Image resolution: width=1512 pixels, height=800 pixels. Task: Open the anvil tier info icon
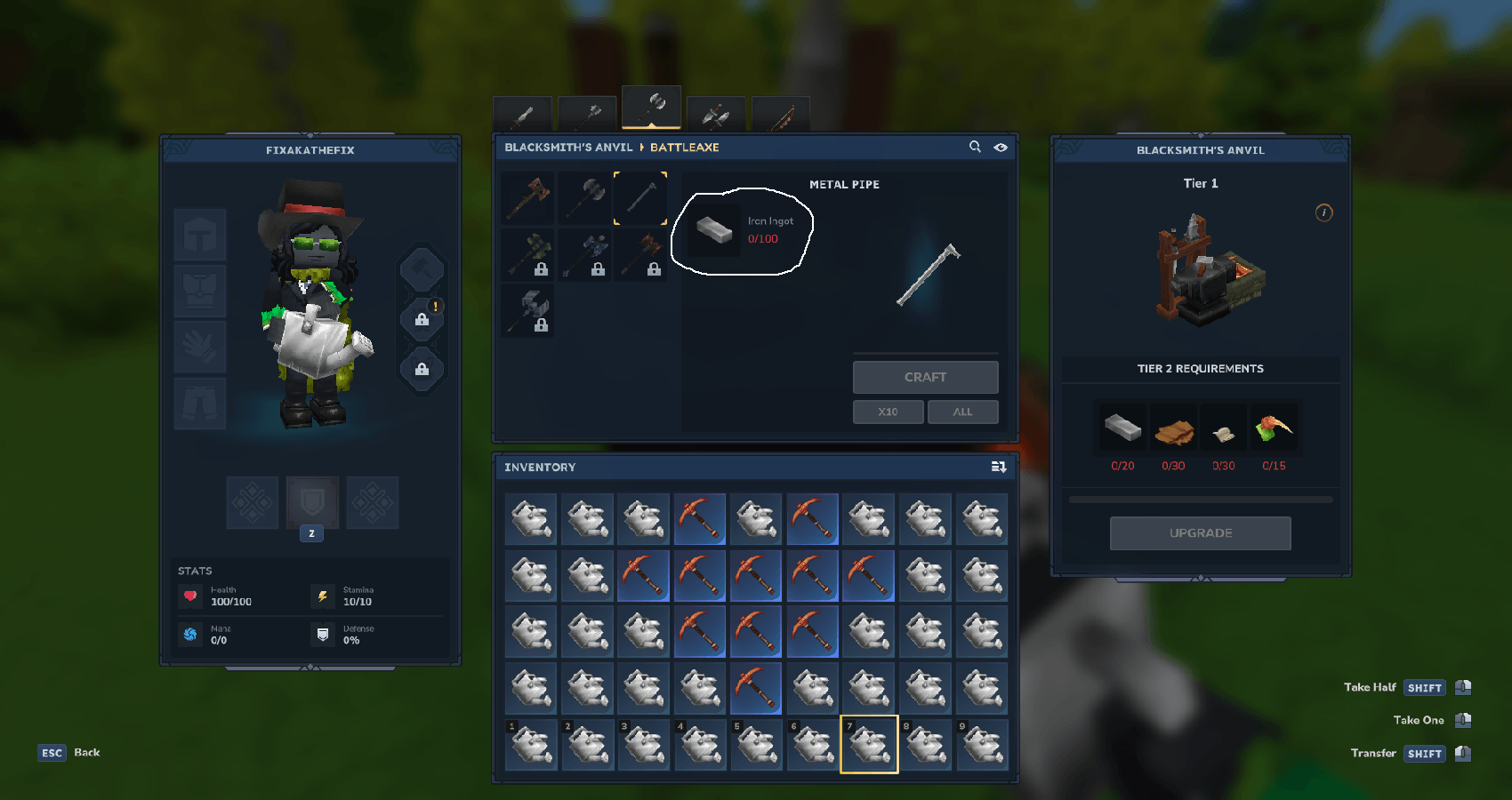pos(1323,212)
